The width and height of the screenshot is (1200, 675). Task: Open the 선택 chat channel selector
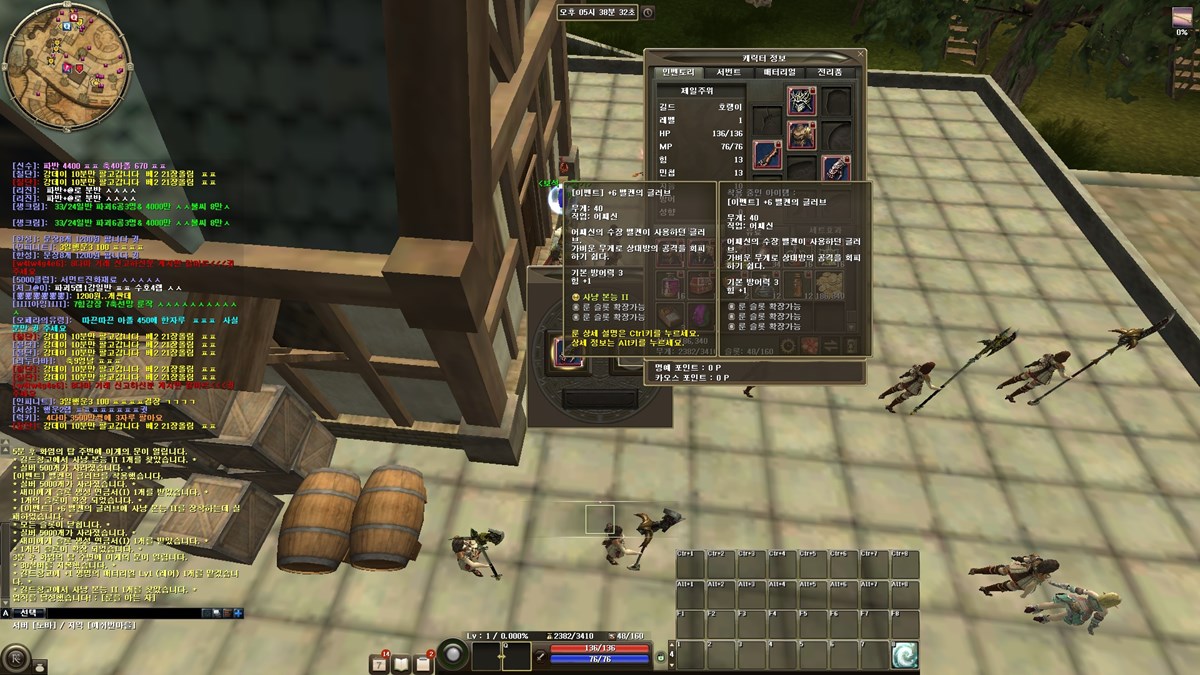[x=30, y=612]
